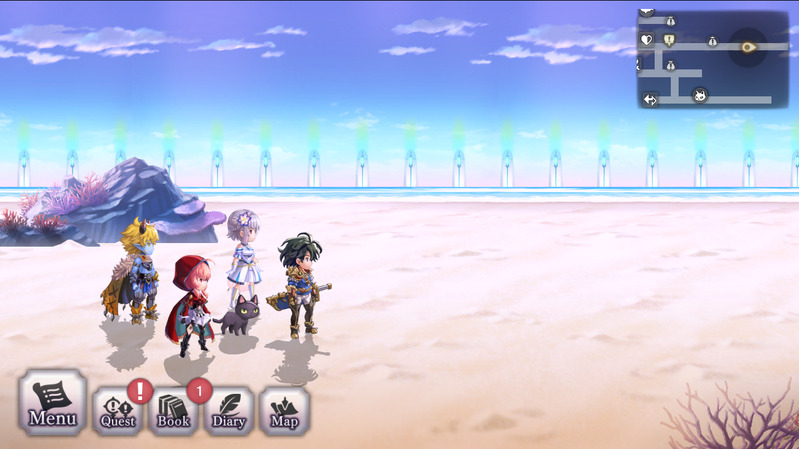
Task: Open the Quest log
Action: pyautogui.click(x=117, y=410)
